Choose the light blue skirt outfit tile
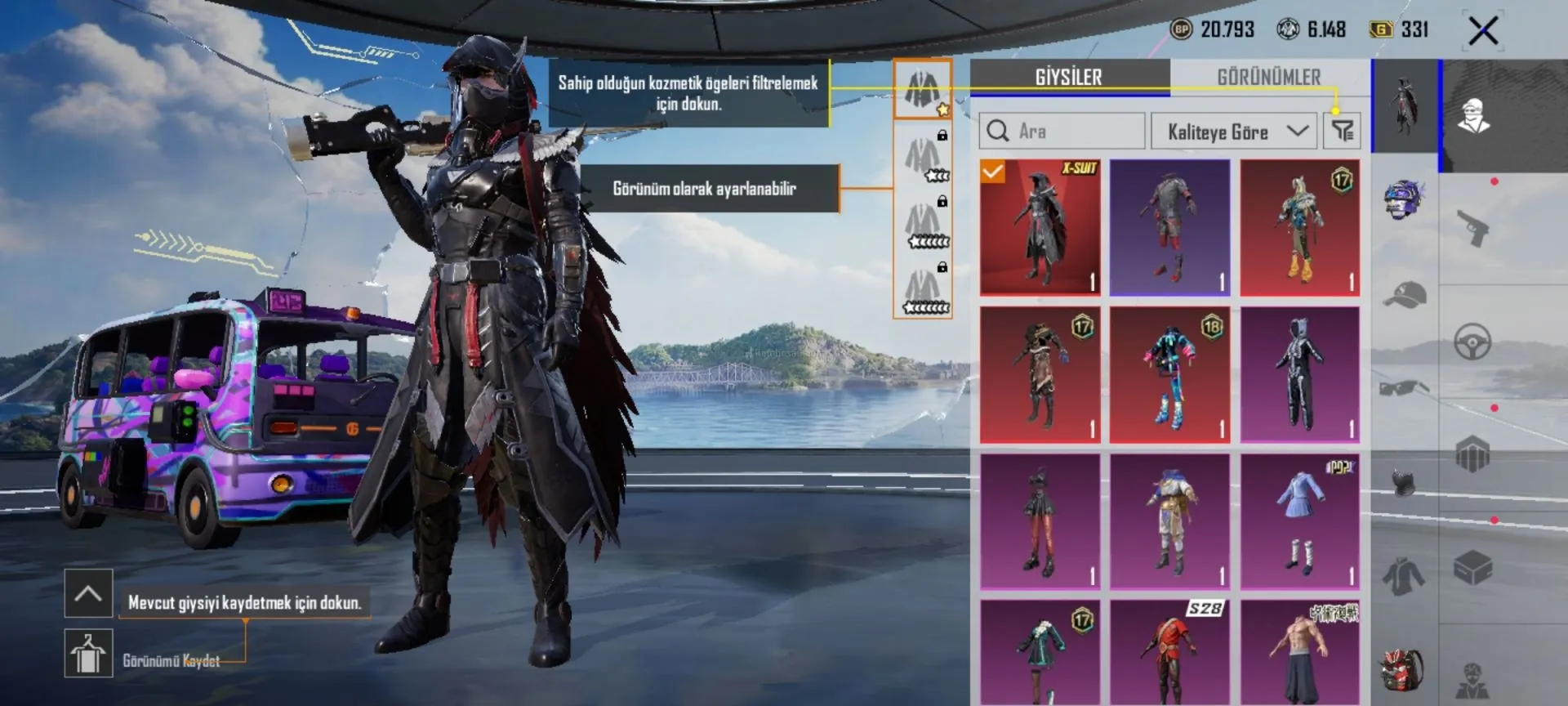This screenshot has width=1568, height=706. [1299, 521]
